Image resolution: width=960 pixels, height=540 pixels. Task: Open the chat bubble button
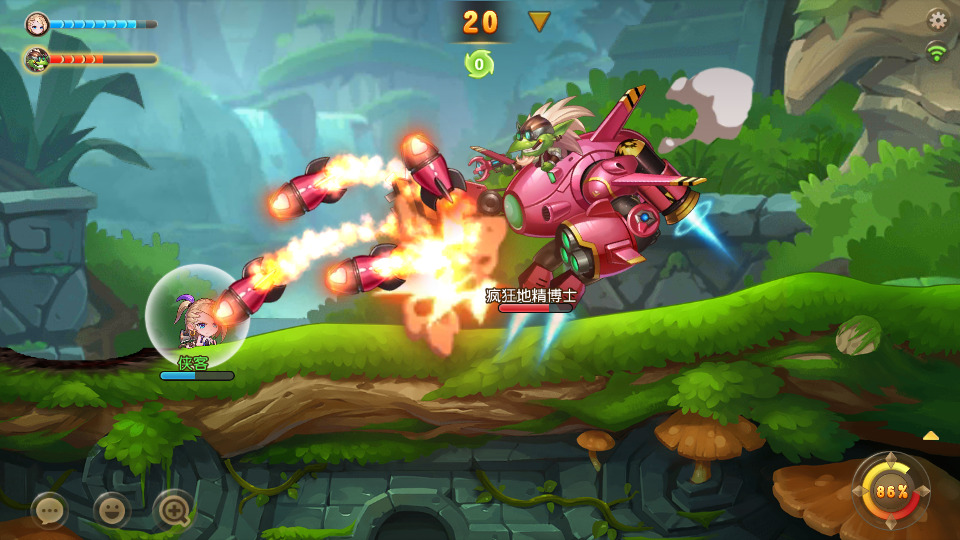click(x=49, y=510)
